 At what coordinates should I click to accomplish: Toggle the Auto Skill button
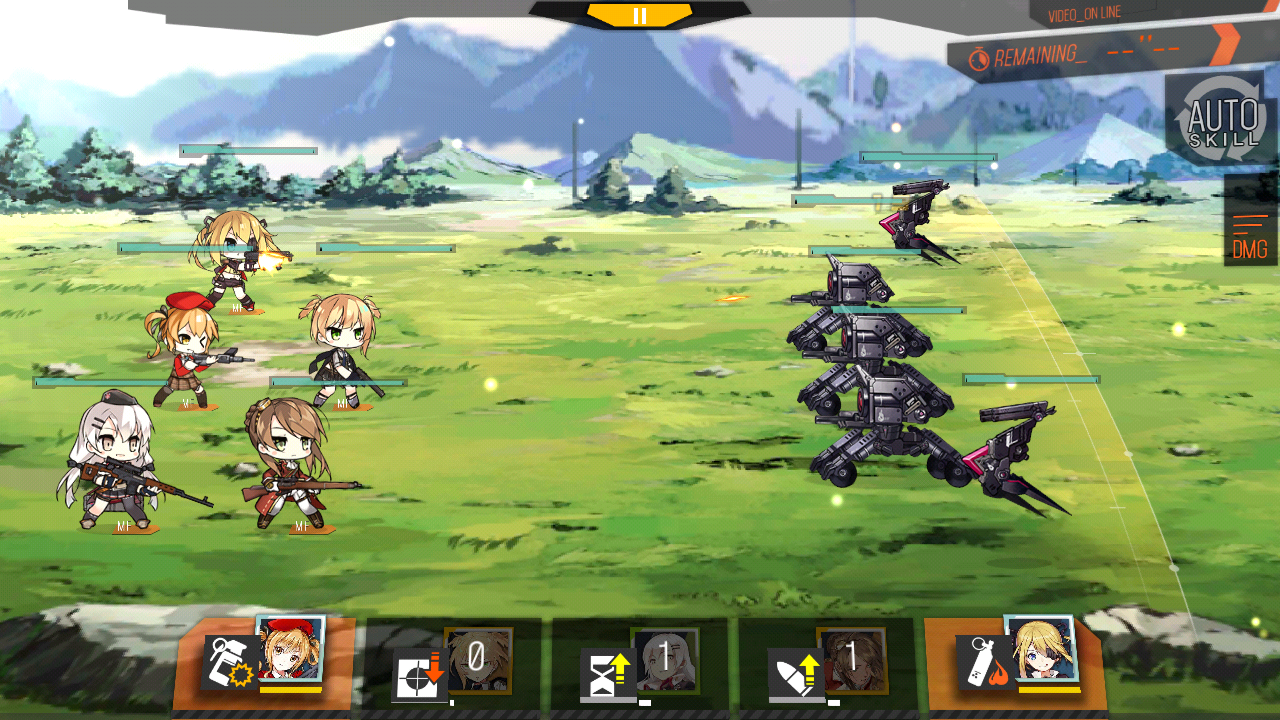1221,119
